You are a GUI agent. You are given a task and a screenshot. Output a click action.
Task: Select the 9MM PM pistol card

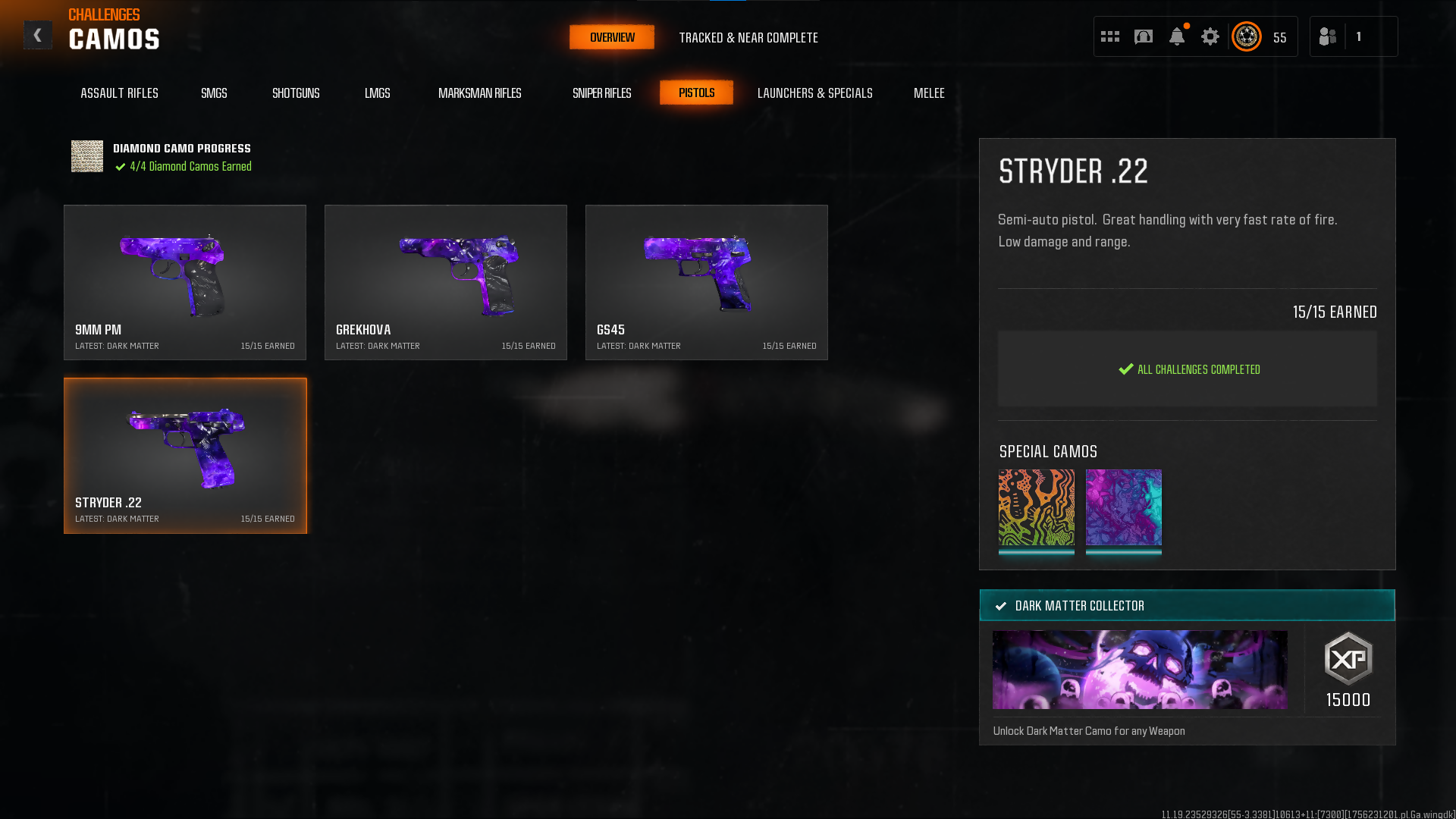pyautogui.click(x=185, y=282)
